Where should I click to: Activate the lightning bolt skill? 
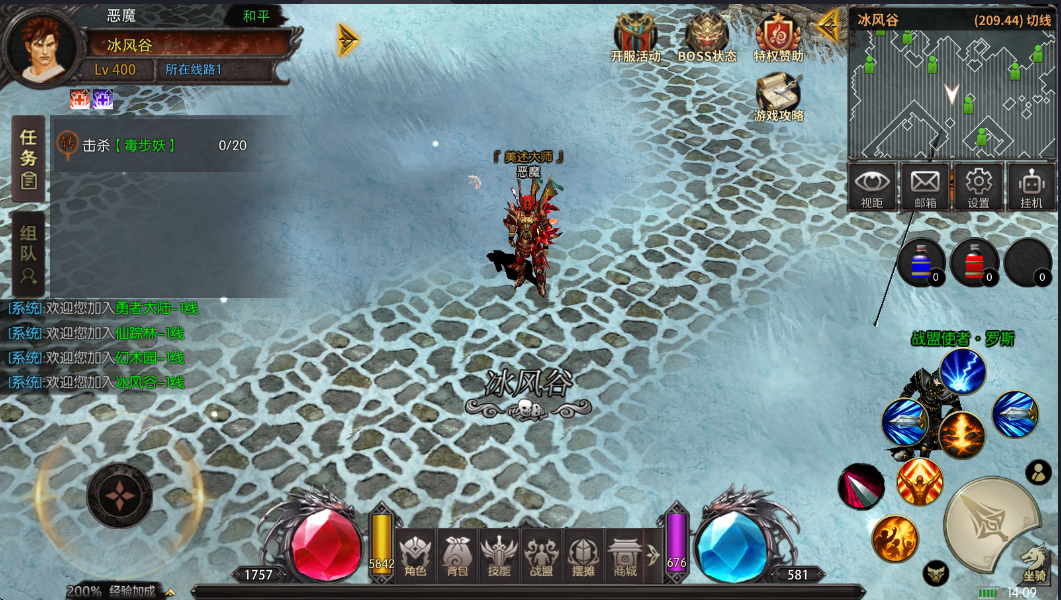962,372
